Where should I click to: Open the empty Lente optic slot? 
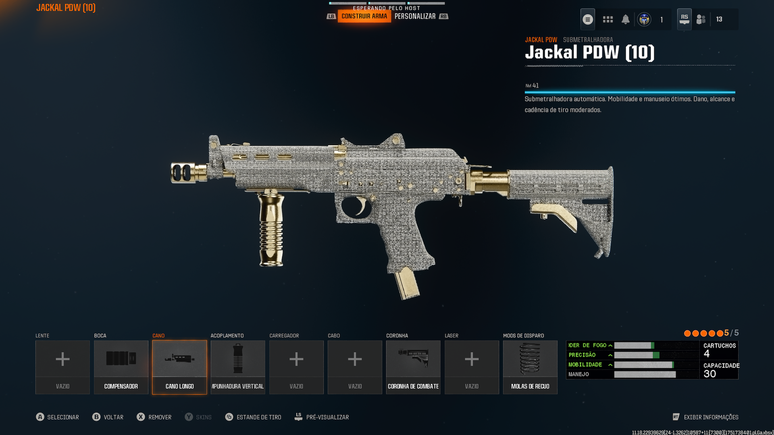tap(63, 366)
